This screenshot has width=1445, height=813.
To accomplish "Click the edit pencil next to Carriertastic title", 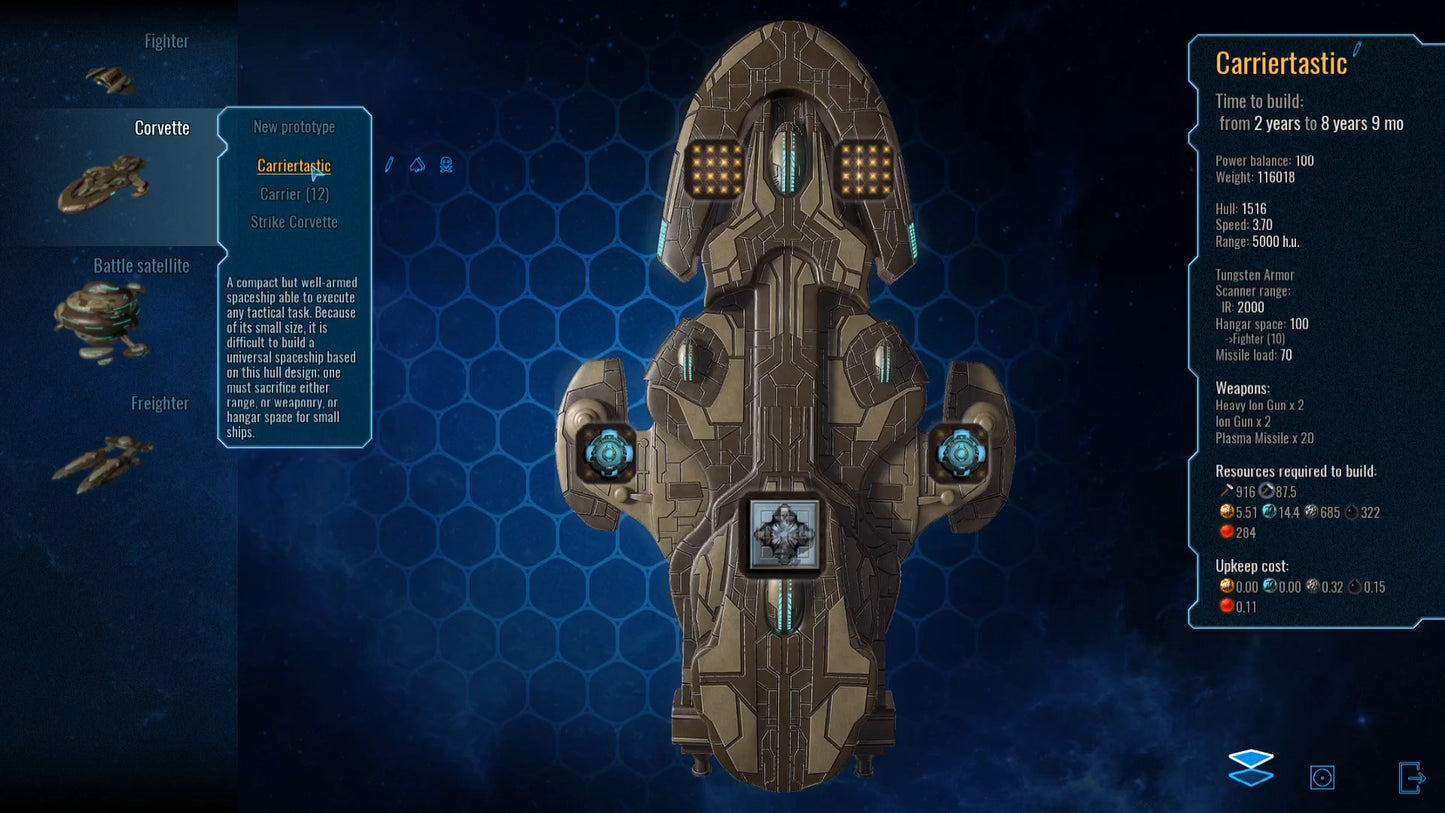I will [x=1357, y=46].
